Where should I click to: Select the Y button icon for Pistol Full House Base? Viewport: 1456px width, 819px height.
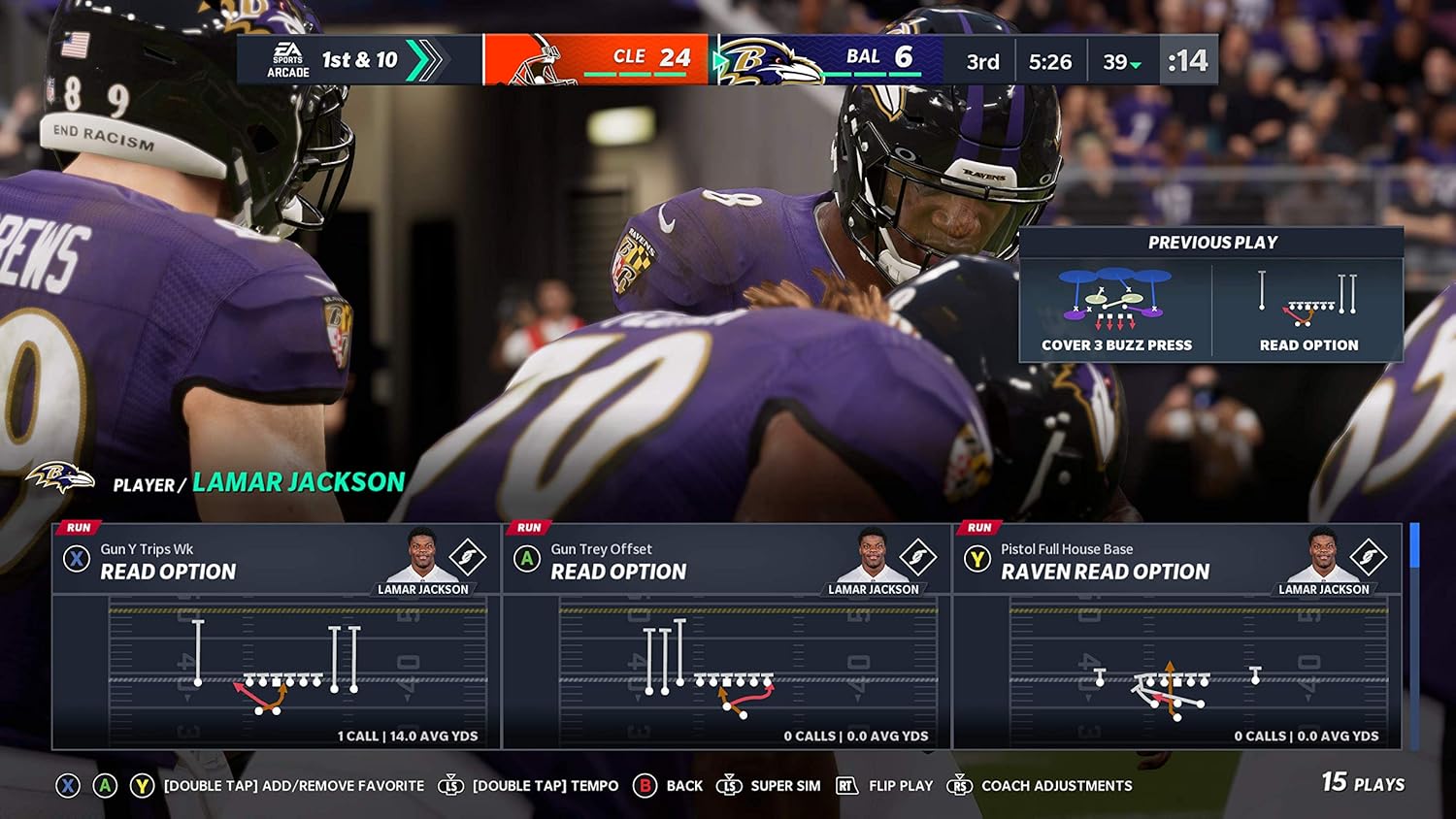pos(977,558)
